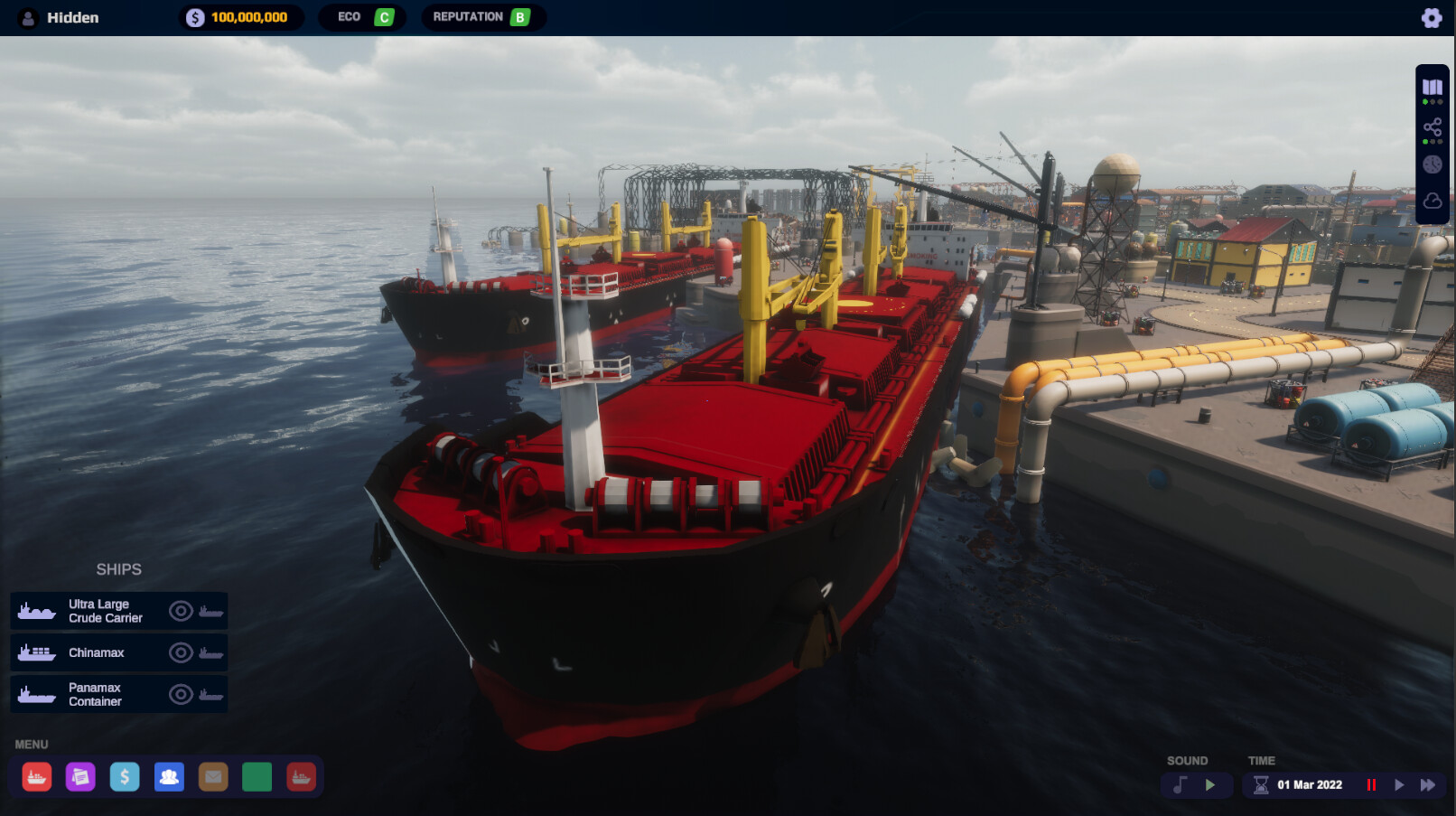Click the ECO rating badge
This screenshot has height=816, width=1456.
(361, 16)
